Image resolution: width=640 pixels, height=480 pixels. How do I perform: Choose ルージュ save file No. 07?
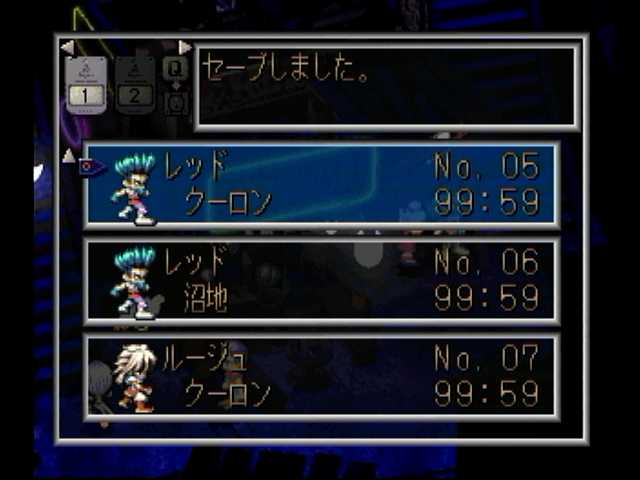[x=322, y=375]
